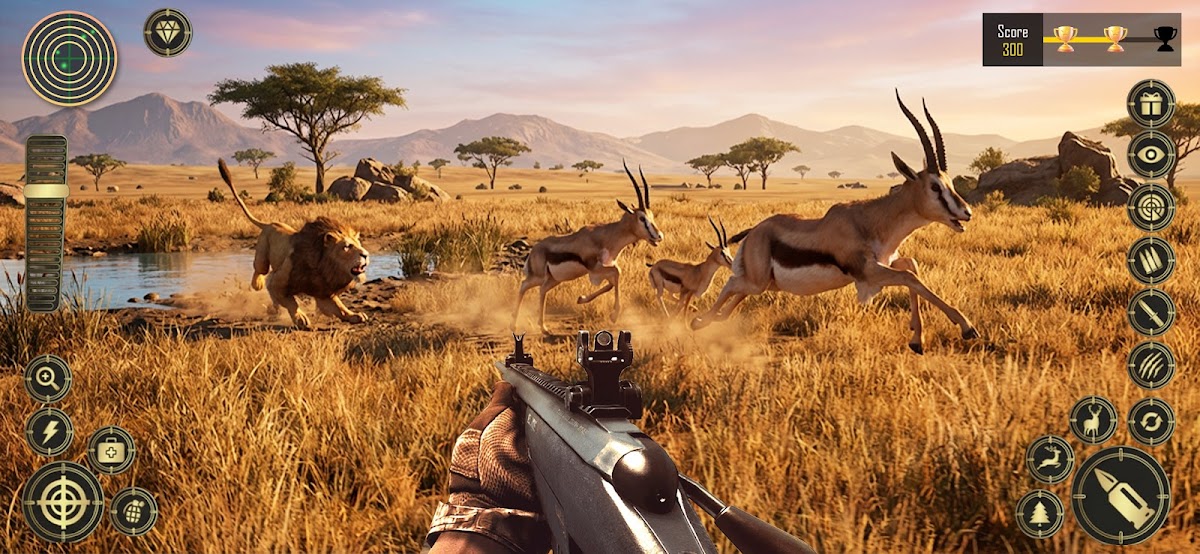Toggle the eye vision icon

[1151, 155]
